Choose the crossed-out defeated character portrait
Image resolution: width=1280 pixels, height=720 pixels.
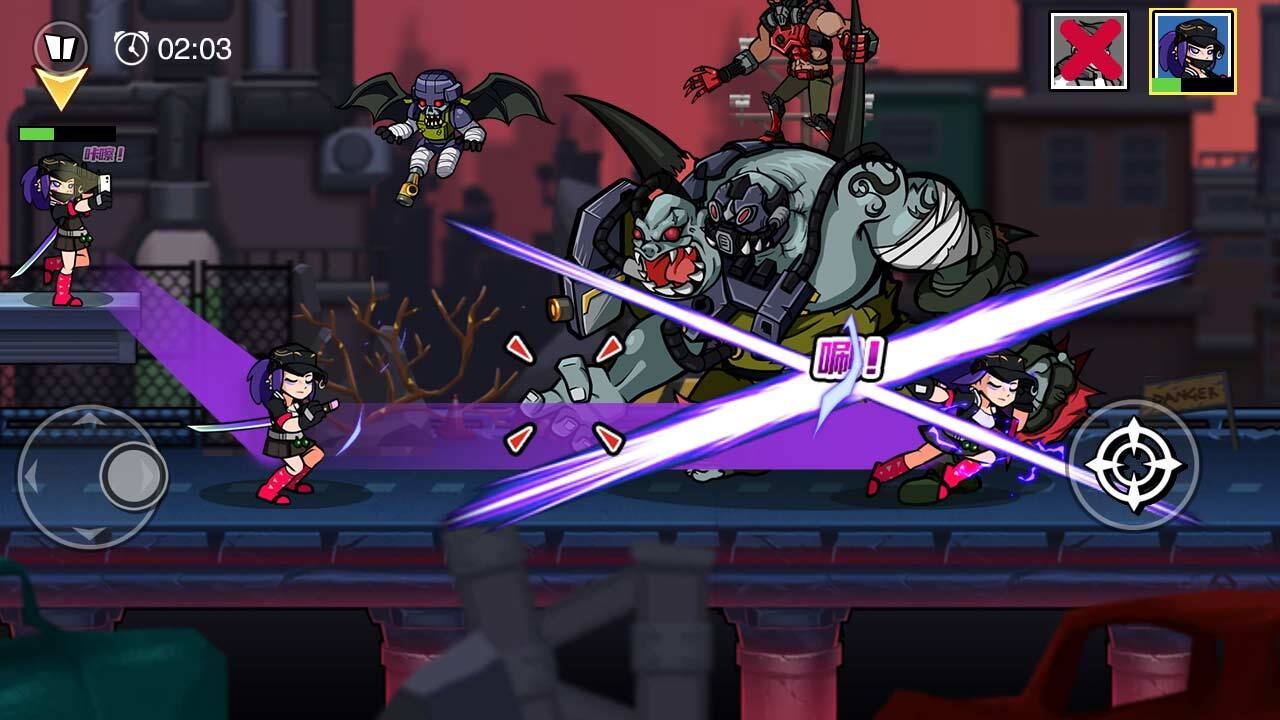[x=1089, y=51]
